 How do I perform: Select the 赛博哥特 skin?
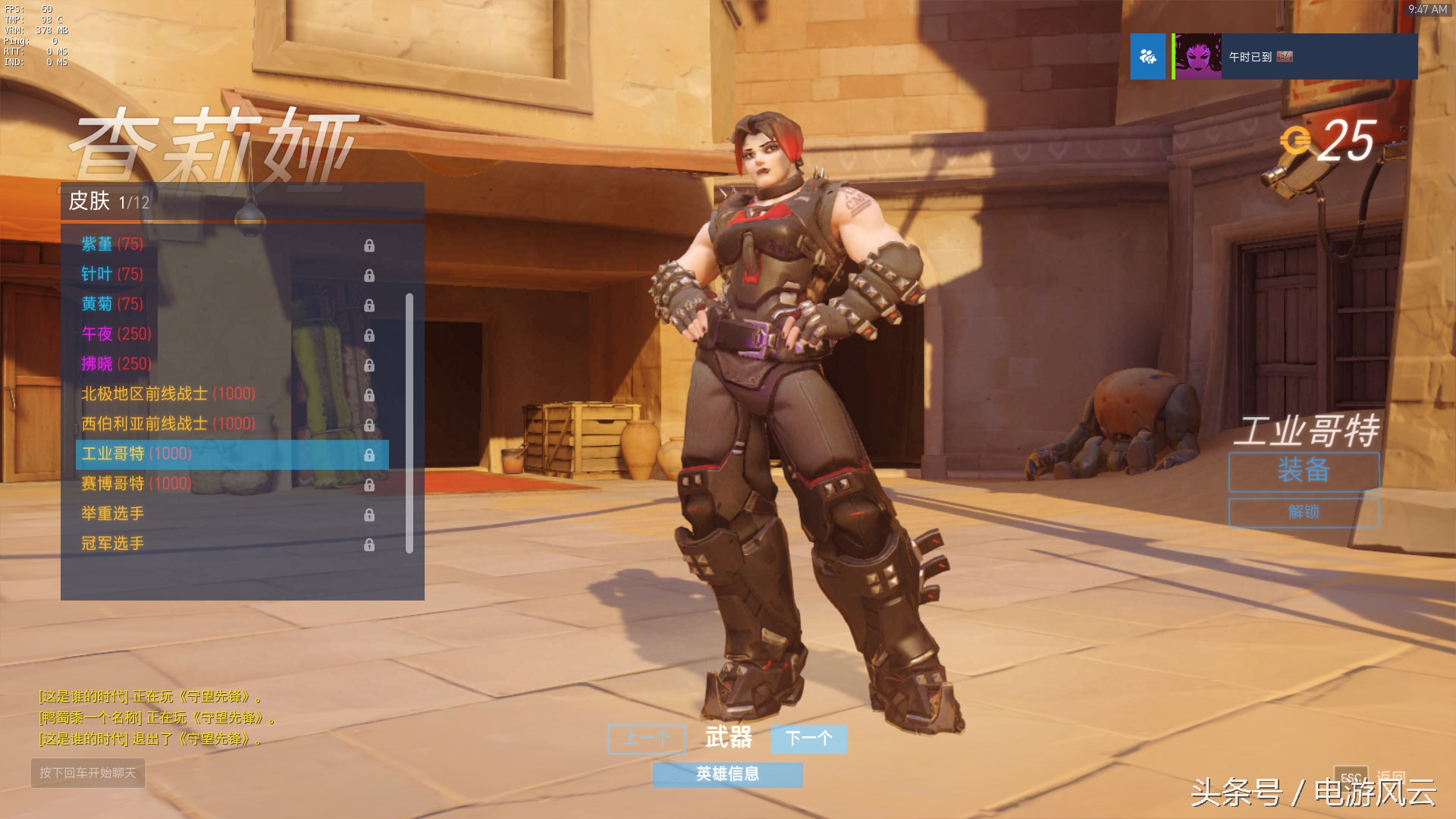[x=136, y=484]
